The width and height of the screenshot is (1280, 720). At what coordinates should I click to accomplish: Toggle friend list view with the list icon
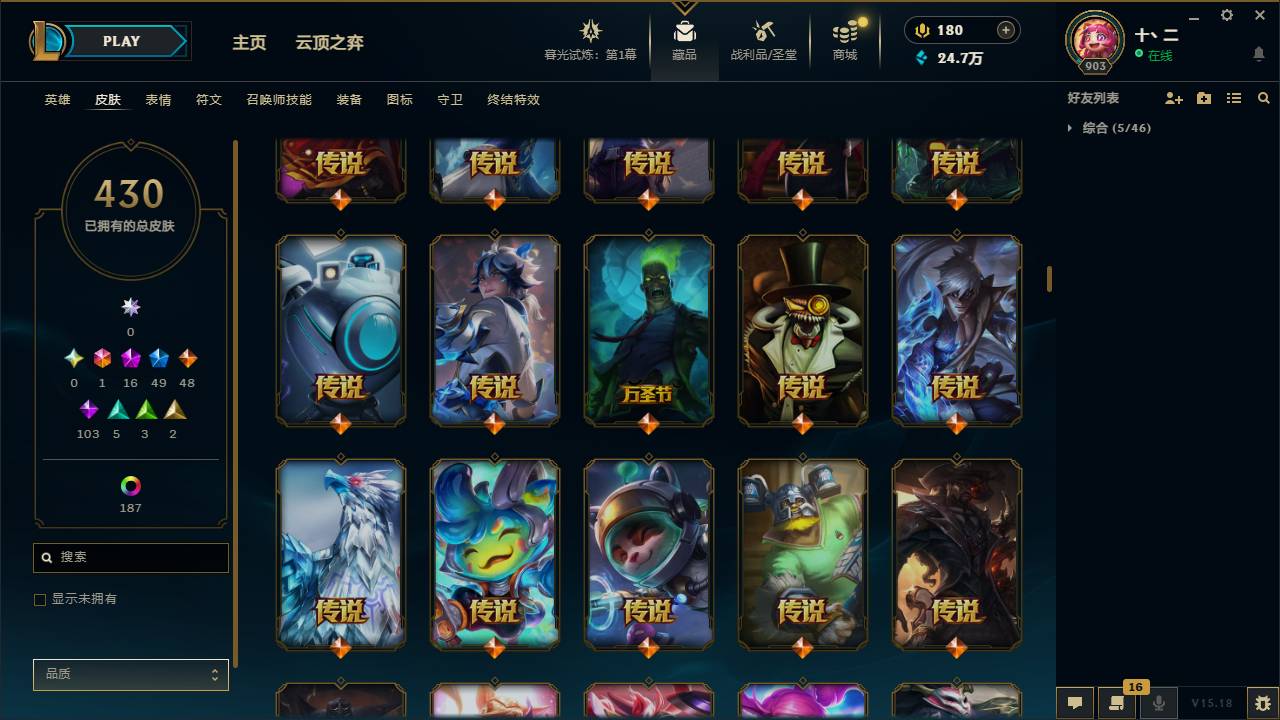[x=1233, y=97]
